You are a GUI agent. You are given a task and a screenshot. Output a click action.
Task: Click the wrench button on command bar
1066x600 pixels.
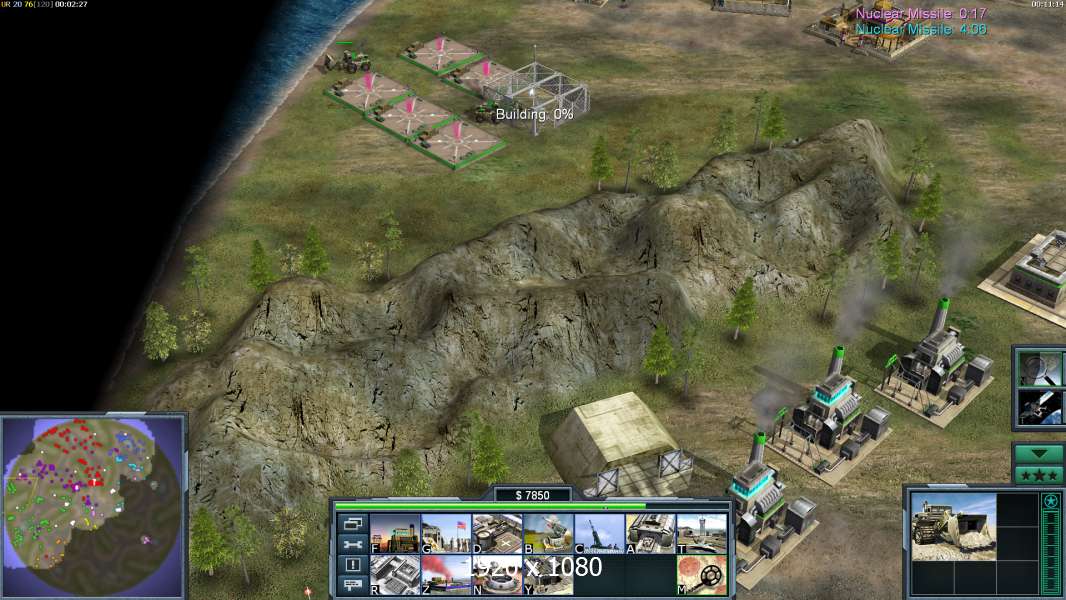(x=351, y=545)
